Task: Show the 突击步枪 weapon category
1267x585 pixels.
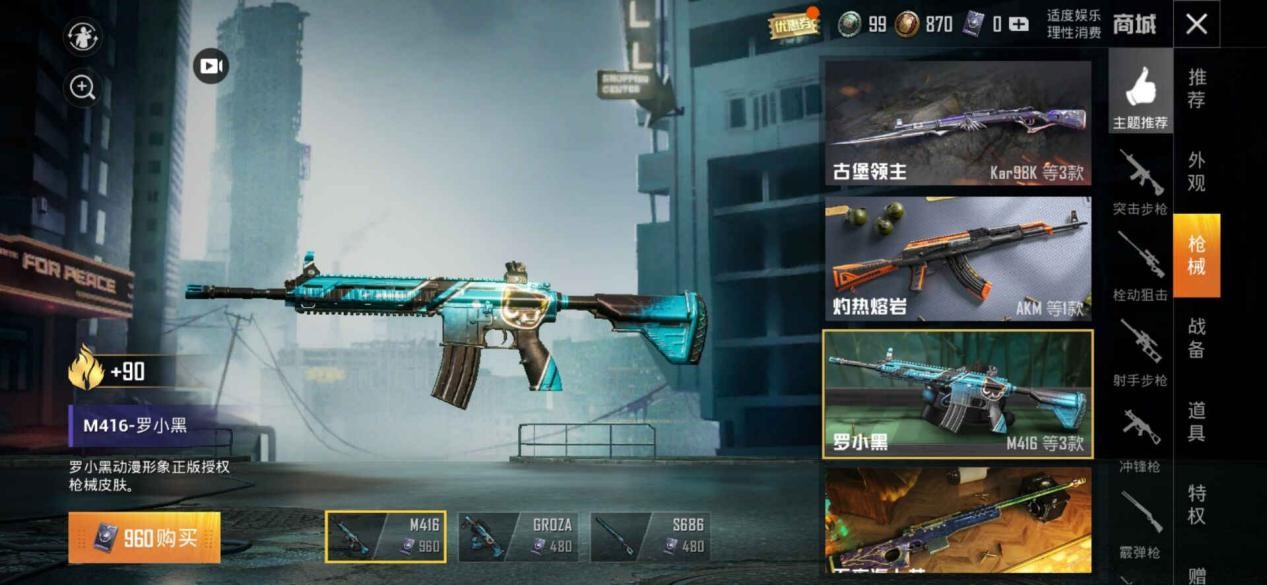Action: (1140, 183)
